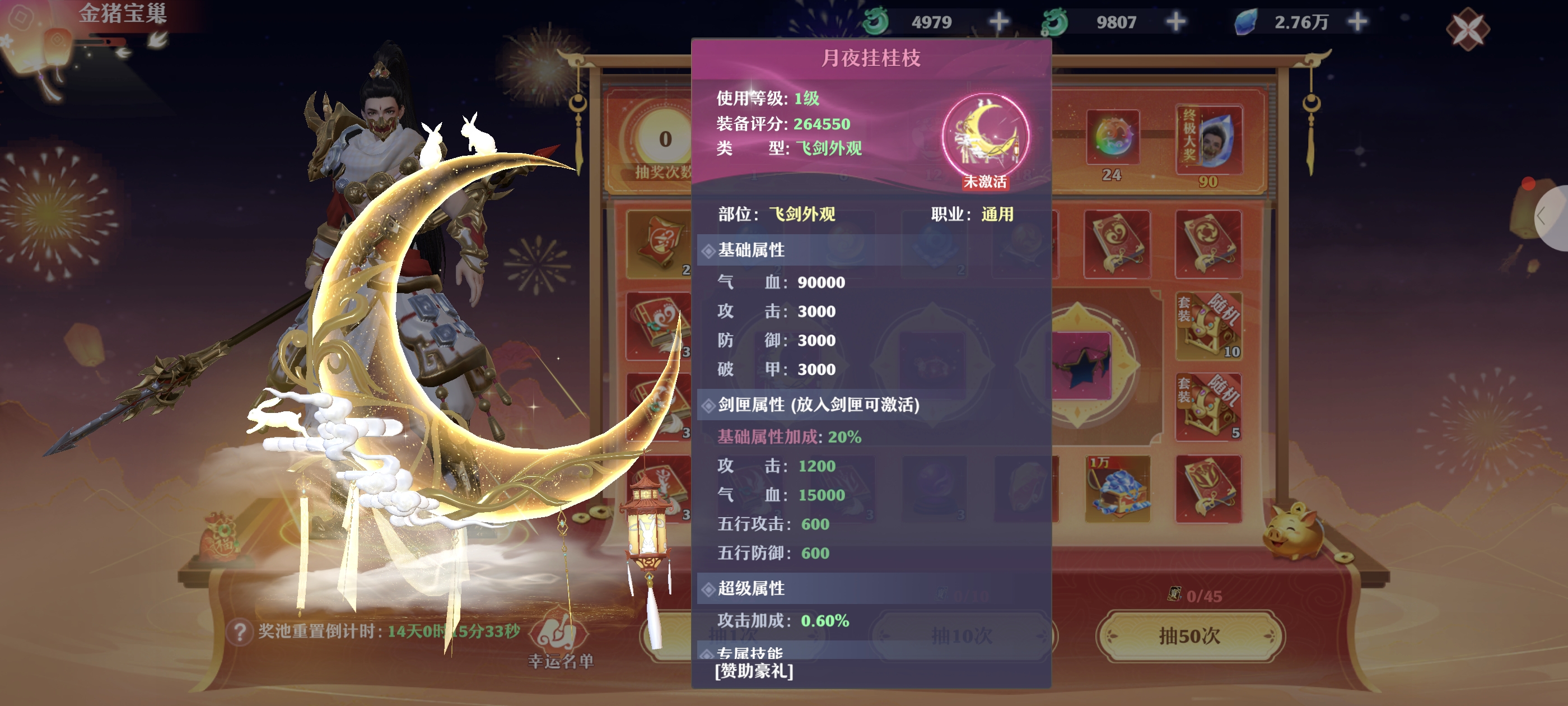Screen dimensions: 1568x706
Task: Draw 50 times with 抽50次 button
Action: coord(1190,636)
